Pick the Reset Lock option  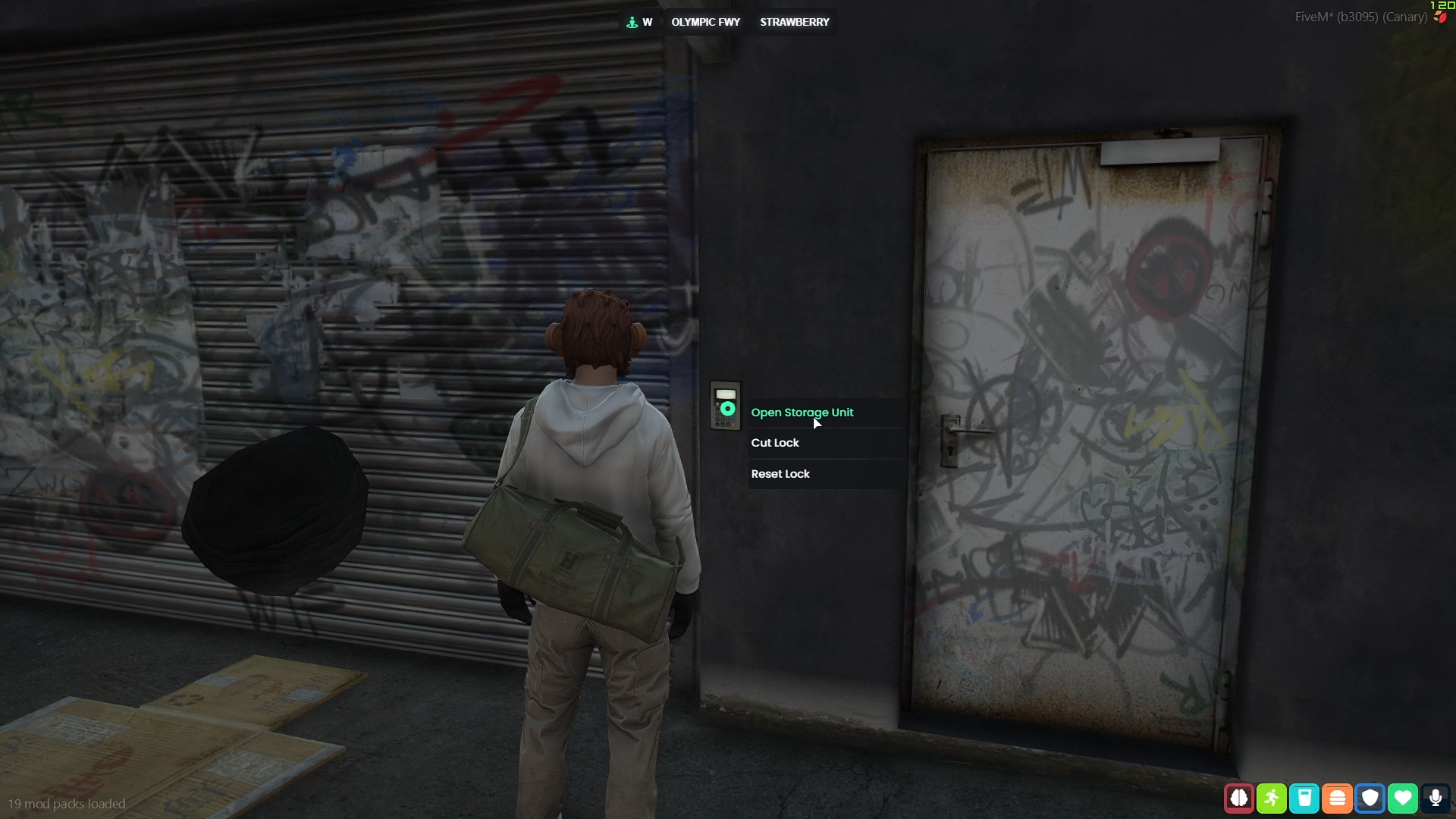(780, 474)
